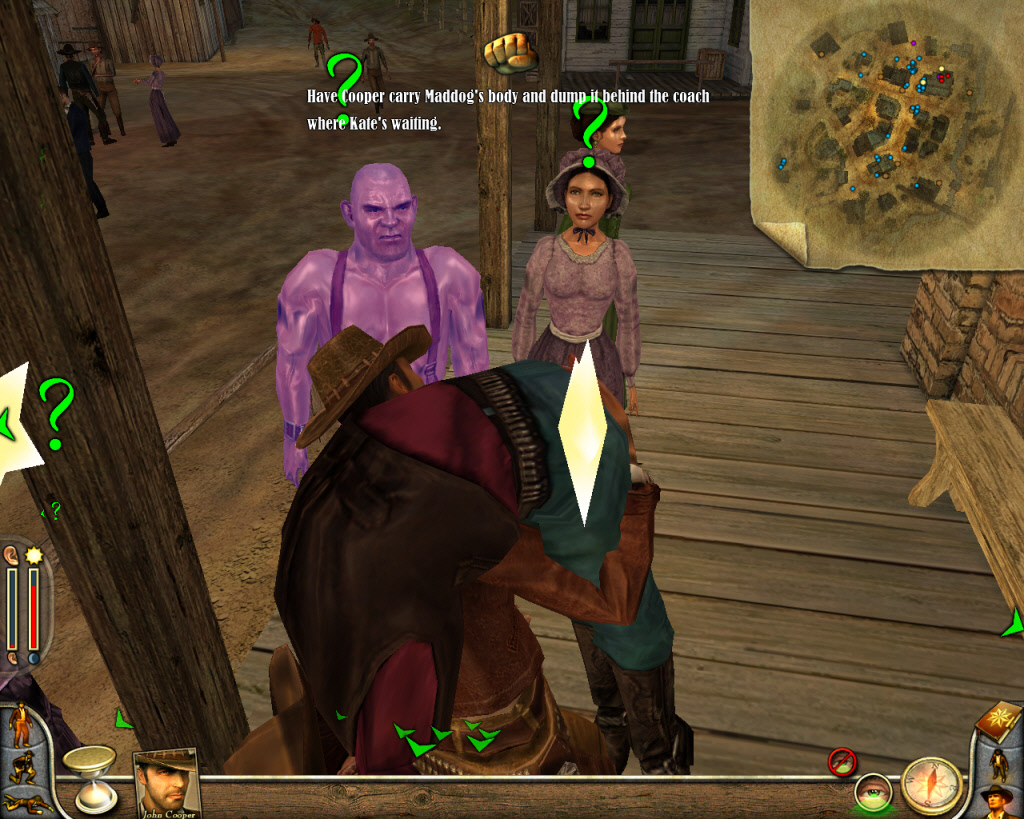Click the crossed-out red eye icon
1024x819 pixels.
point(841,762)
